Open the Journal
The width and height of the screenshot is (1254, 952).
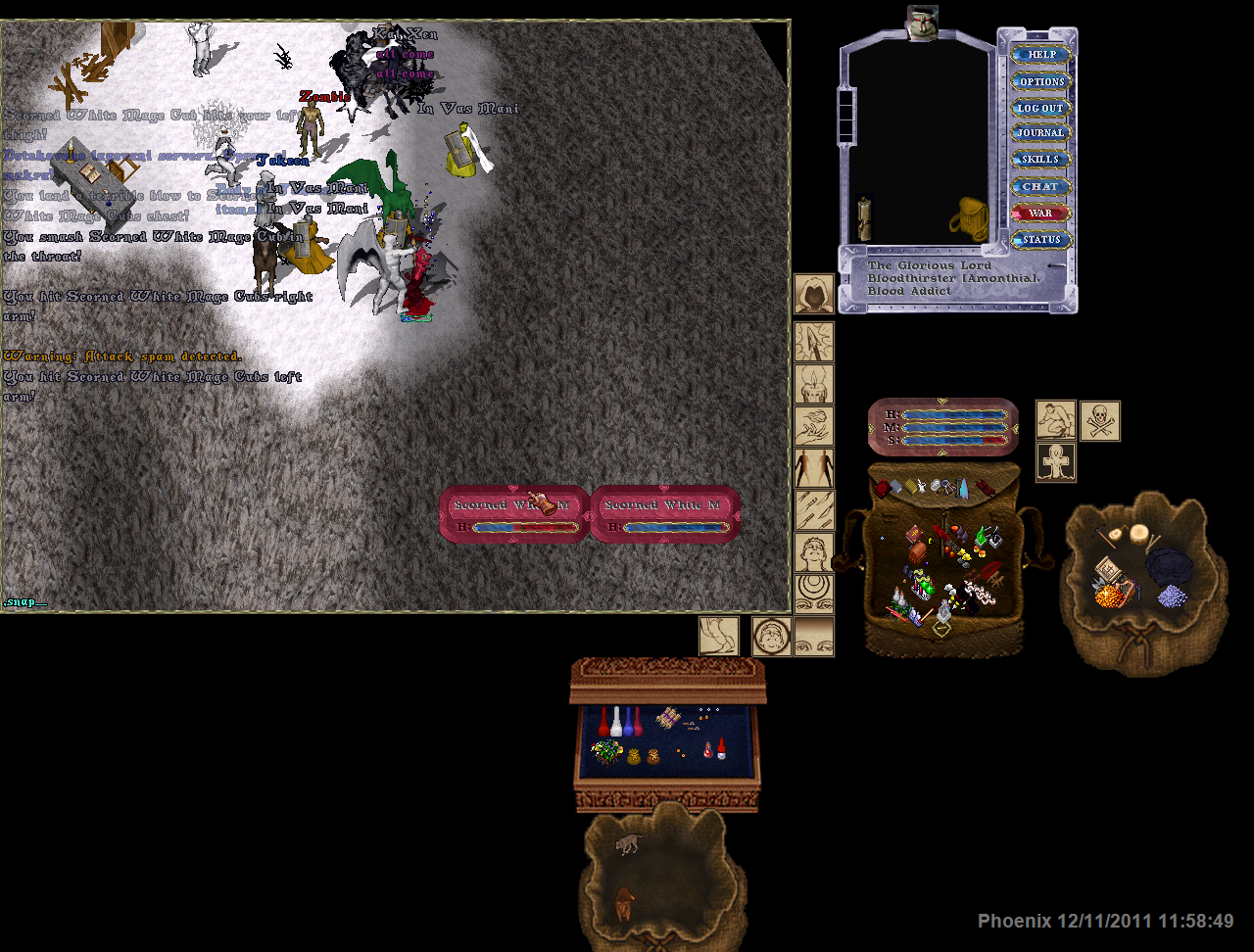[1041, 133]
